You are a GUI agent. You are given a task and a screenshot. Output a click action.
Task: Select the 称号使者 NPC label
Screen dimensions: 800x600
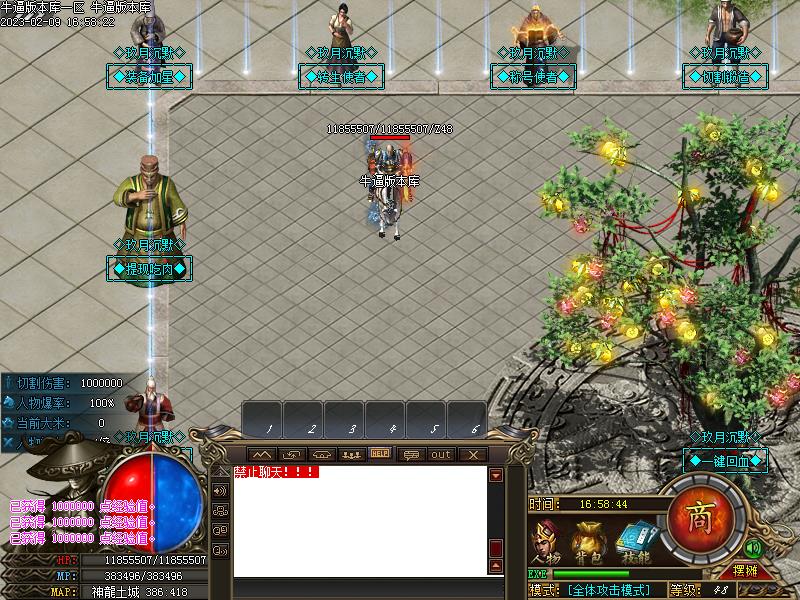533,76
